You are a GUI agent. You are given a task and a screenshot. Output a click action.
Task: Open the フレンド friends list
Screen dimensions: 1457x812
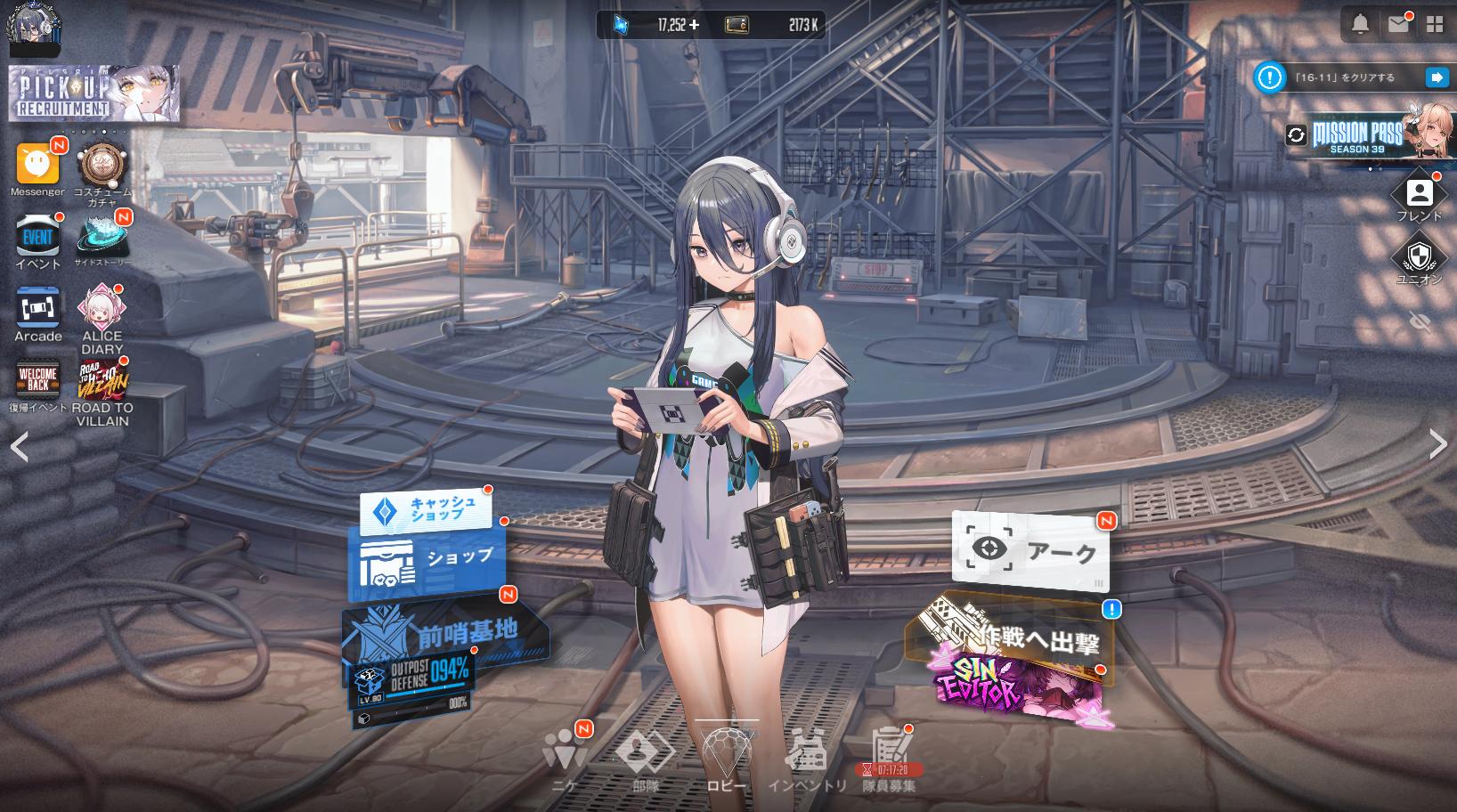(x=1419, y=196)
